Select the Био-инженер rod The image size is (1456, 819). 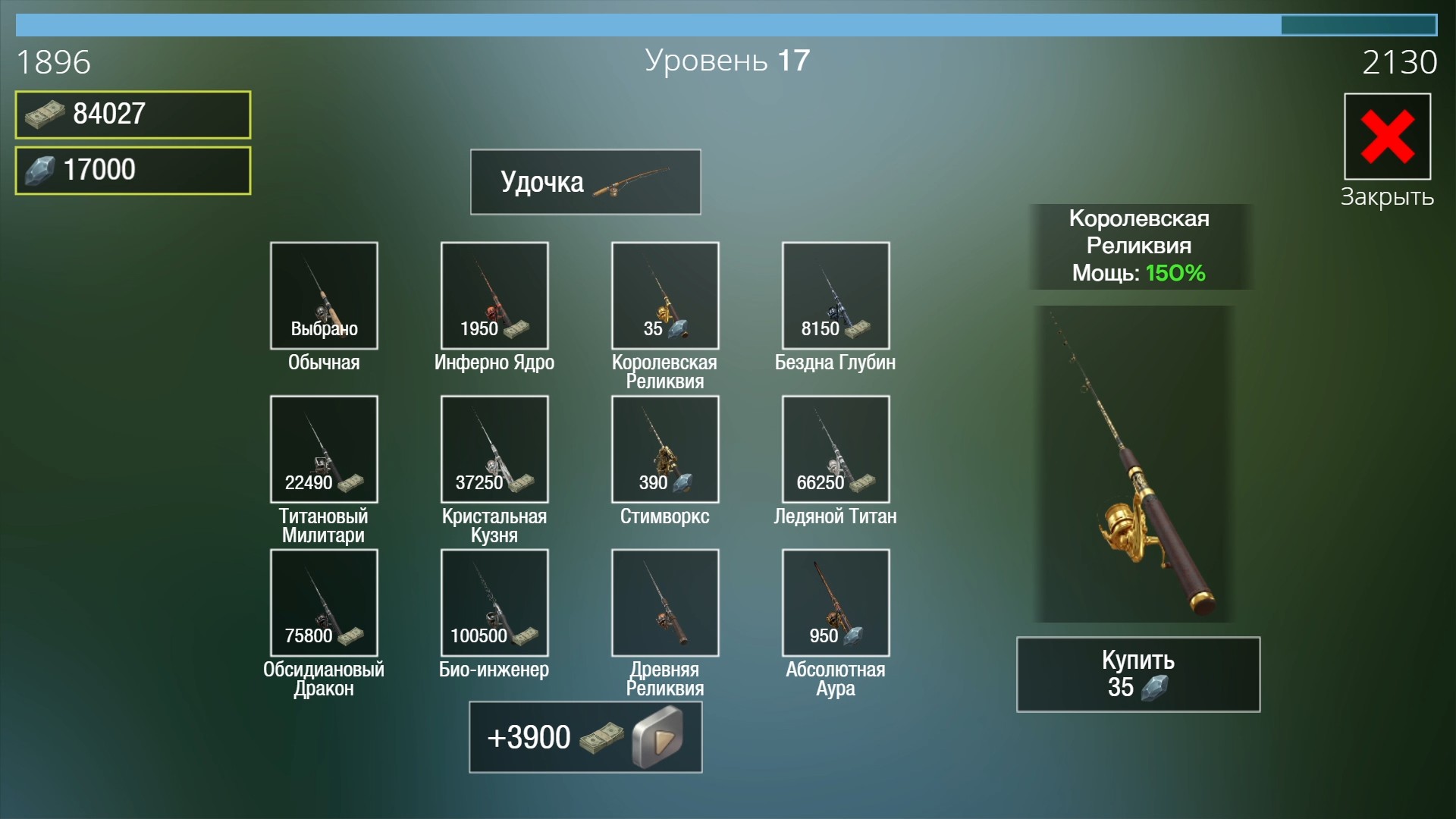(494, 602)
